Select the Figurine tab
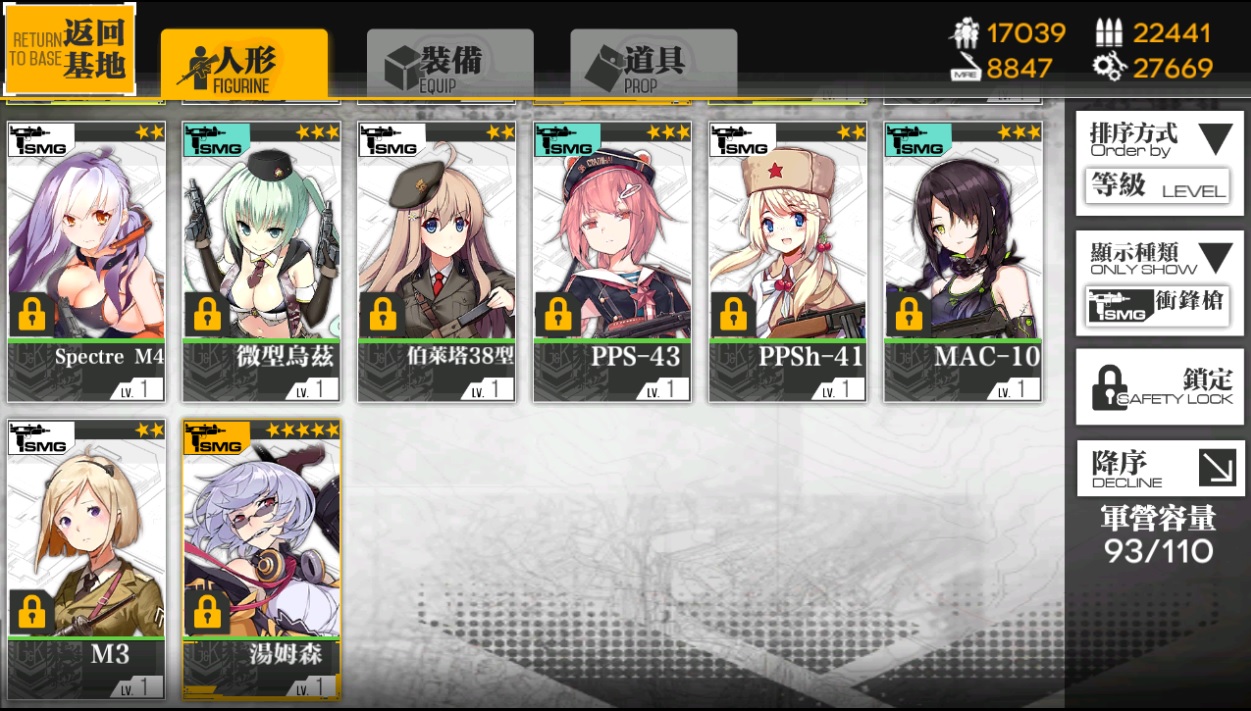The image size is (1251, 711). (244, 64)
